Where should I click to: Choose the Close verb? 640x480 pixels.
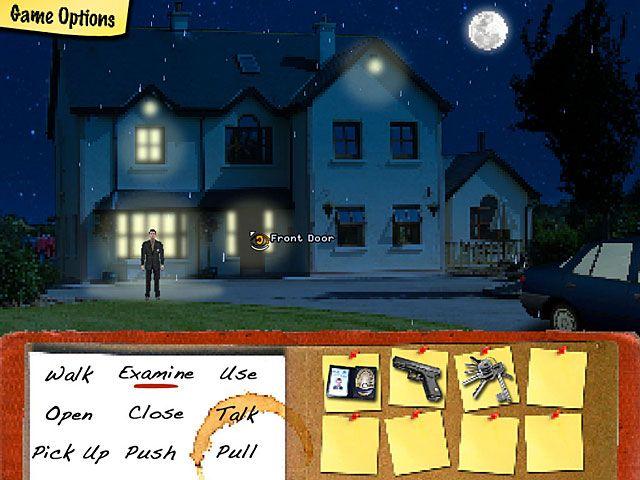pos(156,412)
